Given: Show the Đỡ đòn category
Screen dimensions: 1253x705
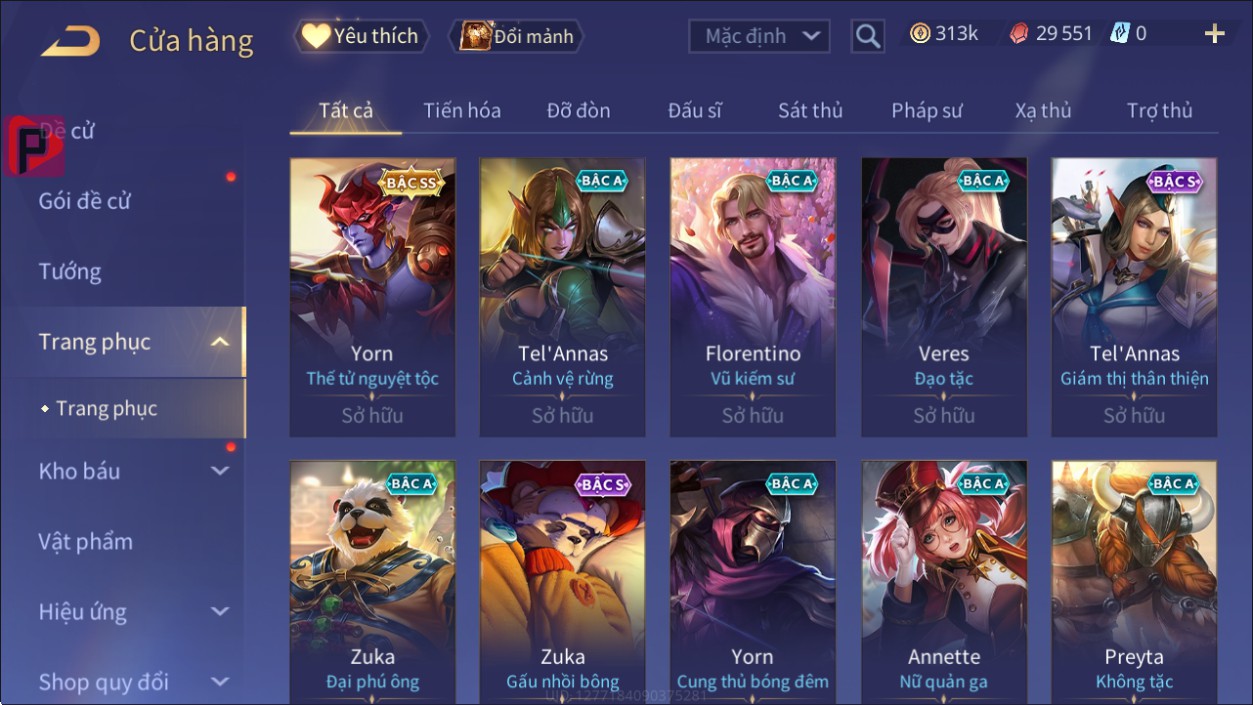Looking at the screenshot, I should [x=578, y=111].
